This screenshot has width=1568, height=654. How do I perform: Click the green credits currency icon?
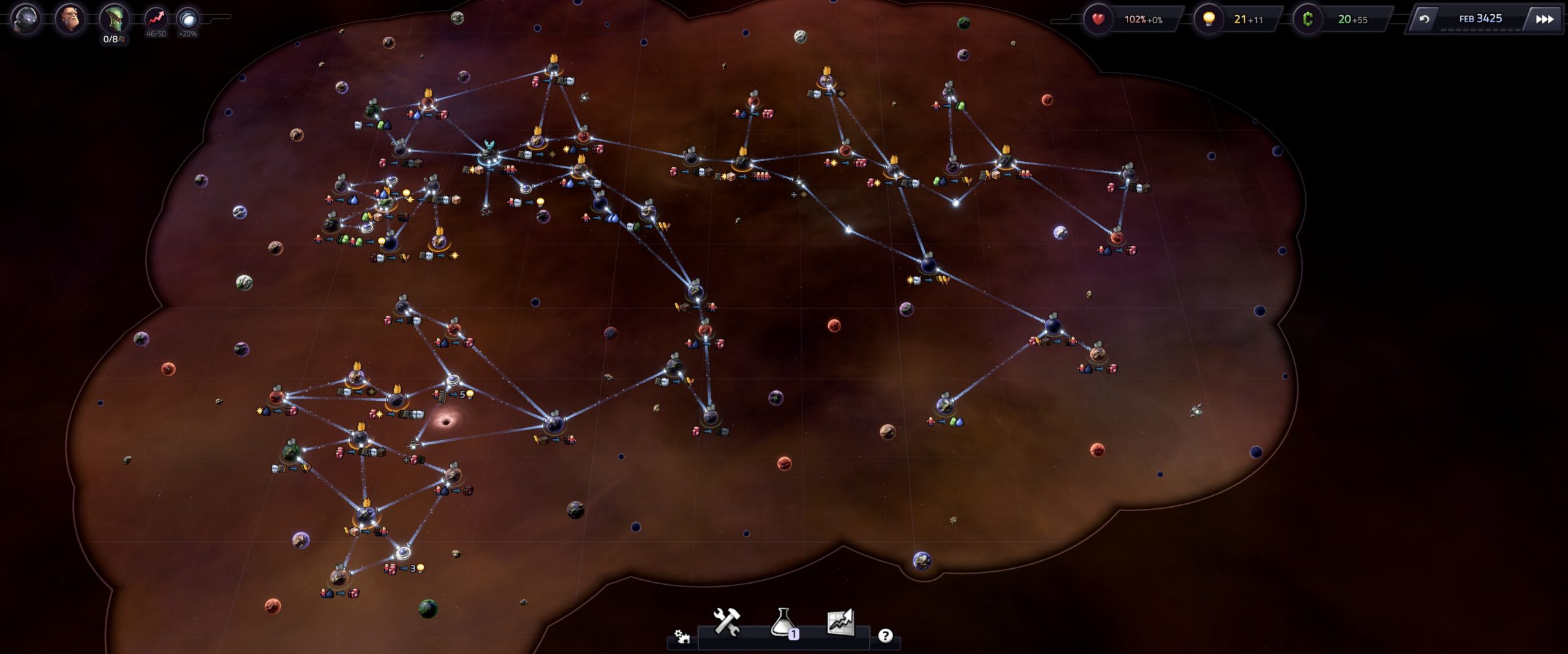click(1308, 19)
